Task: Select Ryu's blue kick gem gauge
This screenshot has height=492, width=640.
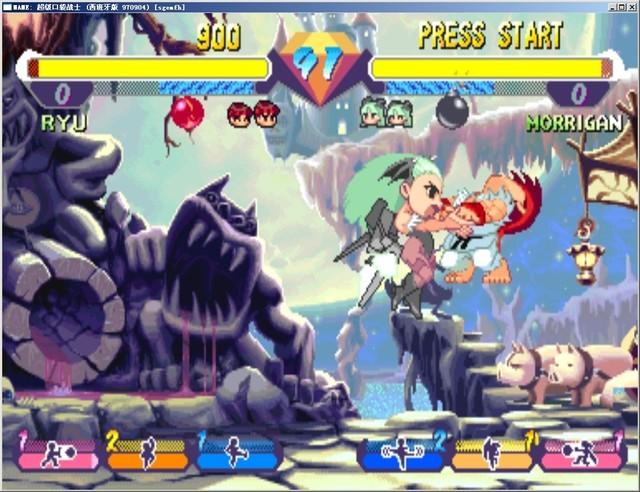Action: (236, 454)
